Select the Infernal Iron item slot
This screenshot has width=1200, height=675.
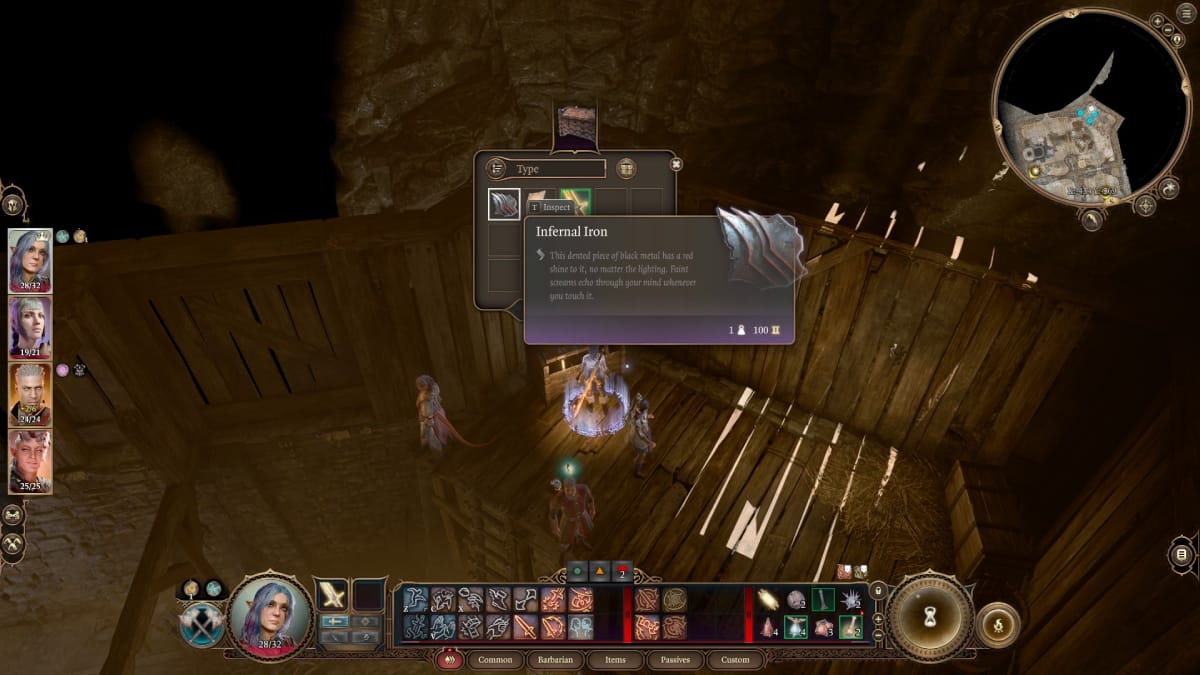tap(504, 204)
